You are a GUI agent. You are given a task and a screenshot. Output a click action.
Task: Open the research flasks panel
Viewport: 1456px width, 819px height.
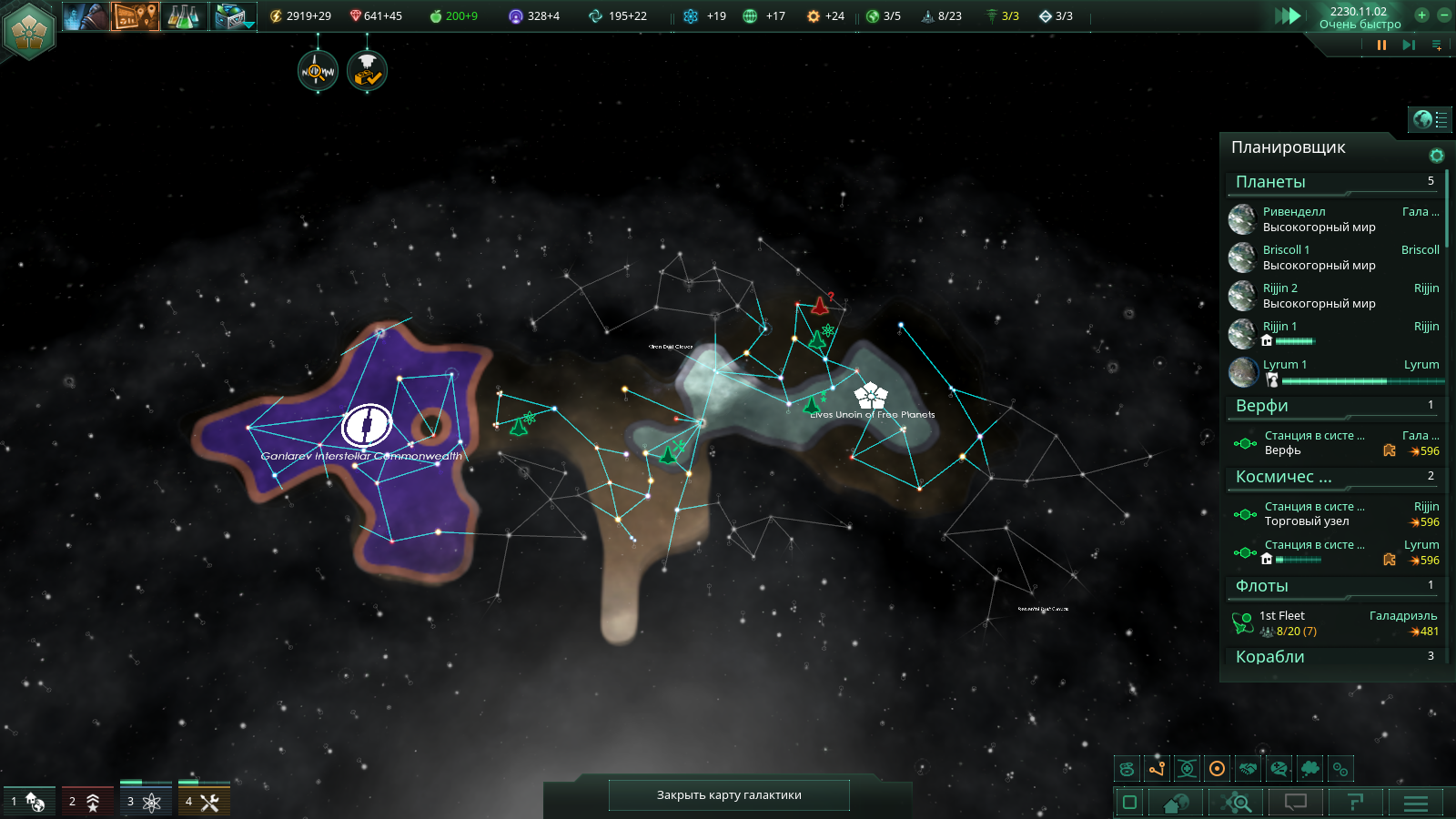point(184,15)
